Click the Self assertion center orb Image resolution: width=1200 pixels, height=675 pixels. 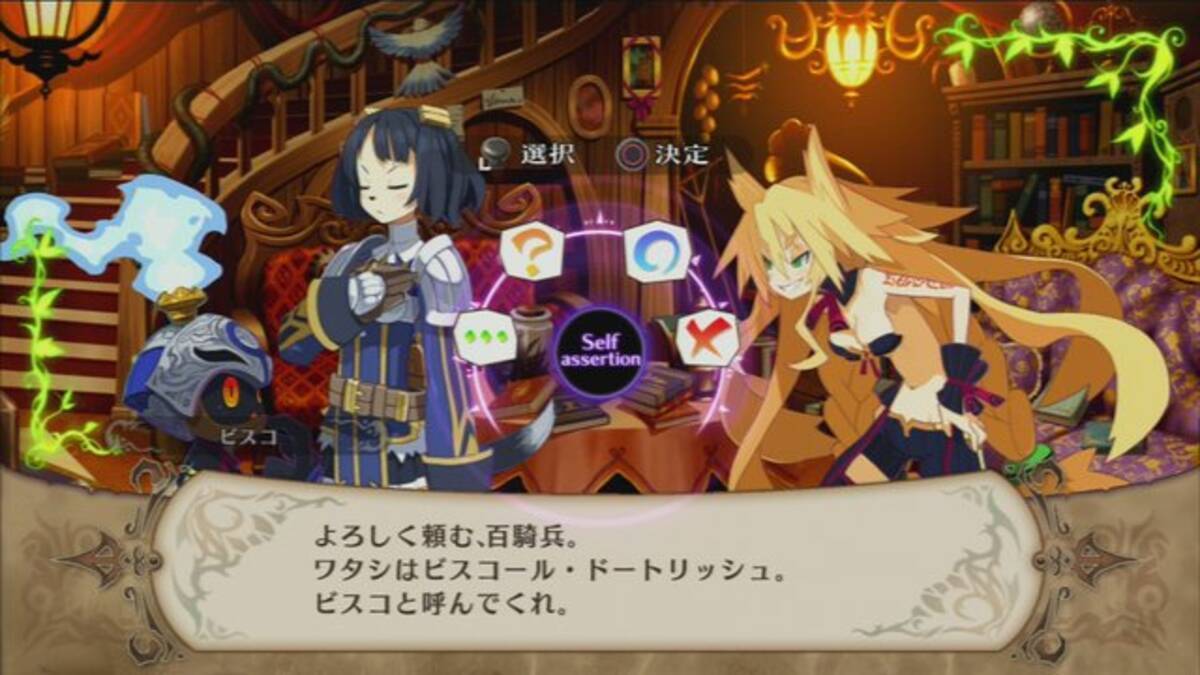pos(598,352)
